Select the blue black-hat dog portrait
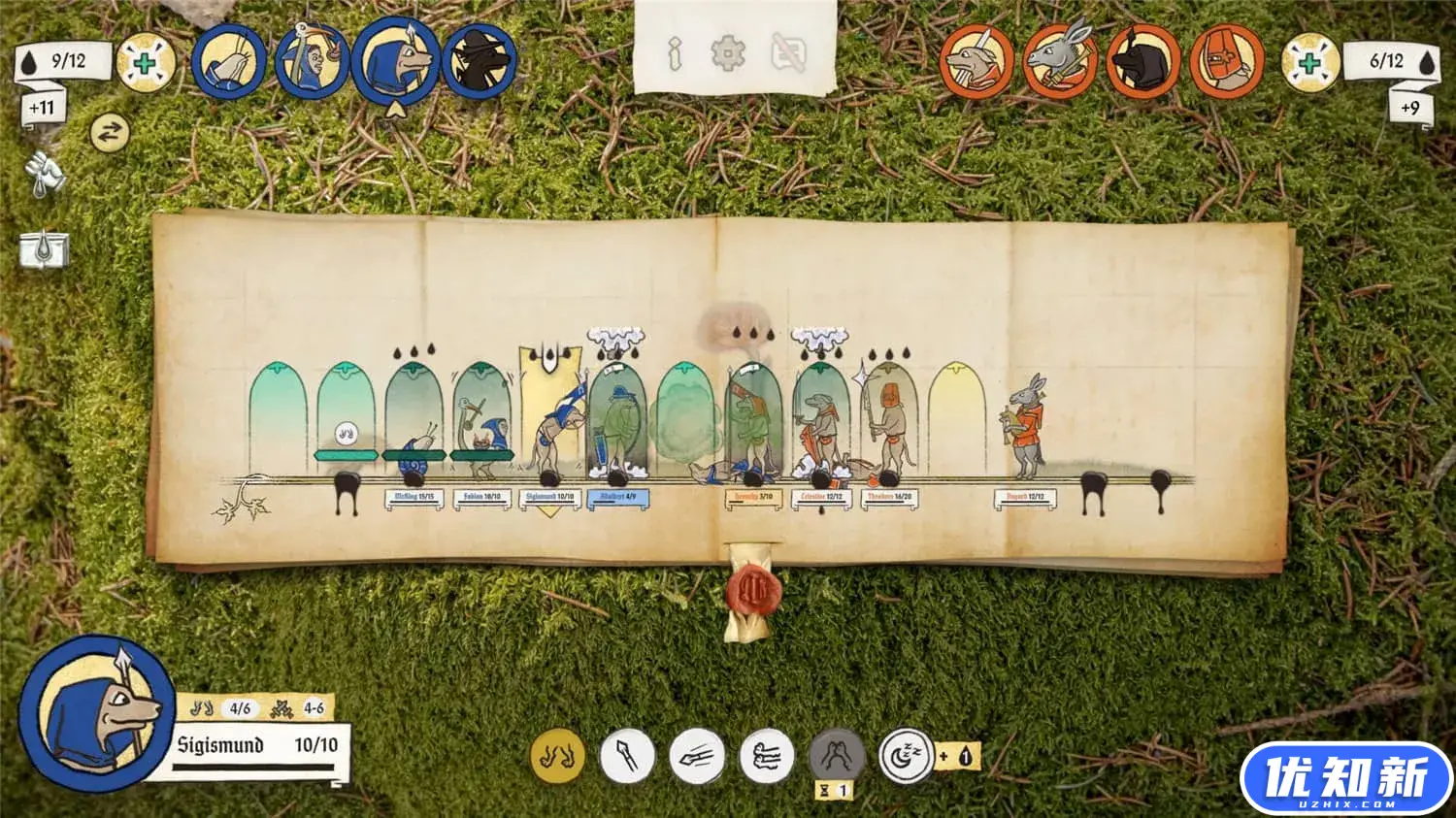The image size is (1456, 818). click(479, 62)
